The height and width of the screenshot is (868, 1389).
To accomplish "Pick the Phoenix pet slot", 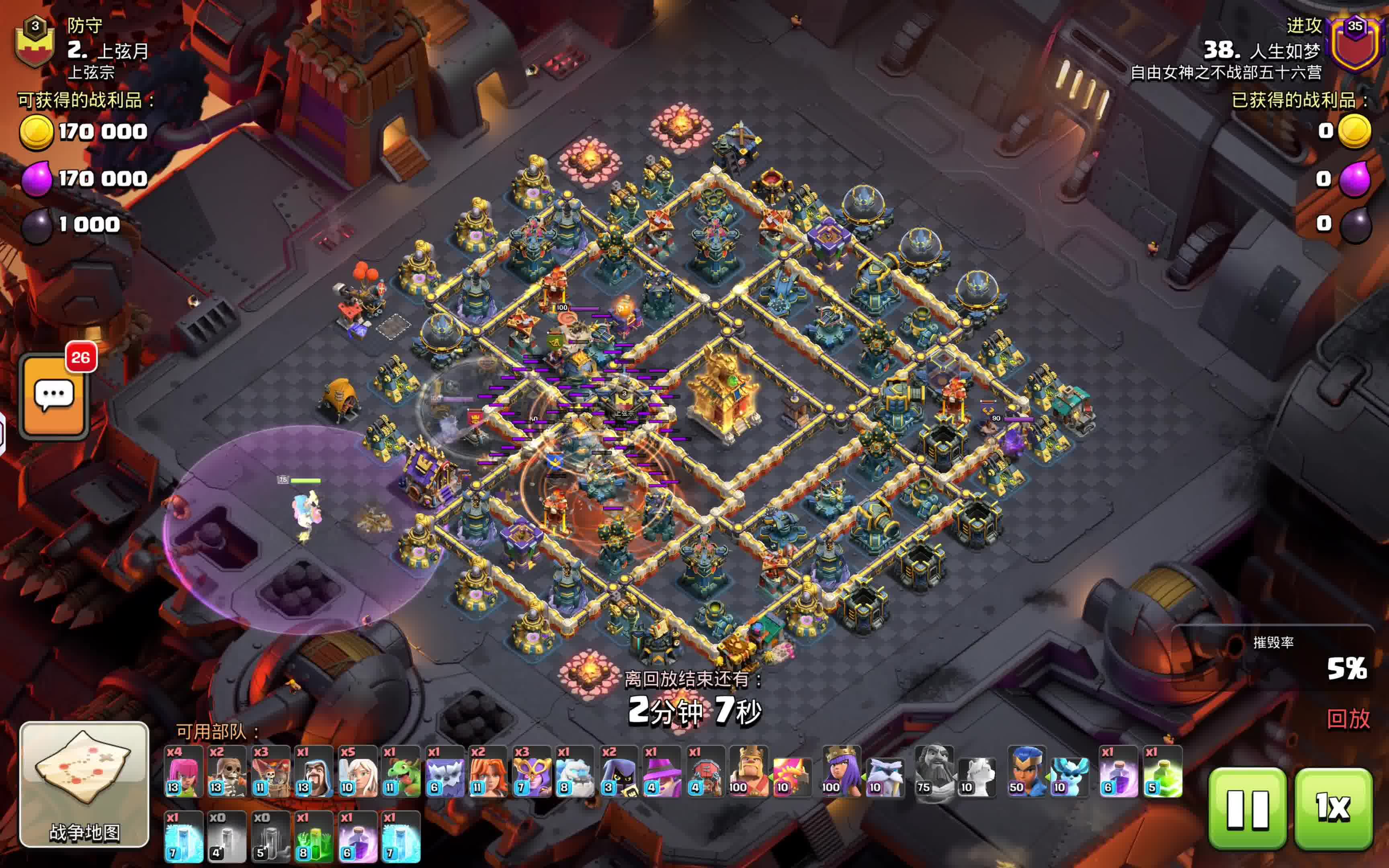I will pyautogui.click(x=791, y=775).
